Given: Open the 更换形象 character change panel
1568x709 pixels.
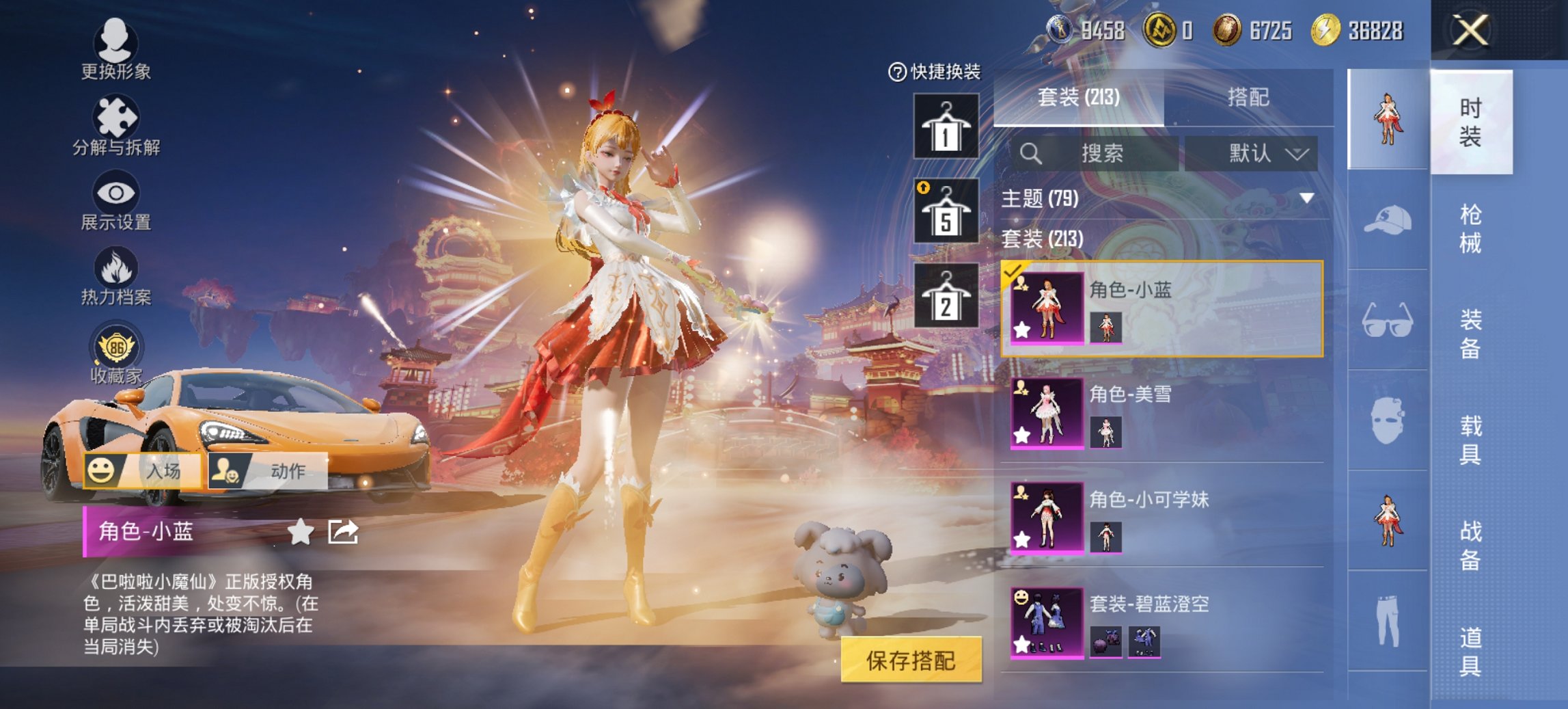Looking at the screenshot, I should click(116, 51).
